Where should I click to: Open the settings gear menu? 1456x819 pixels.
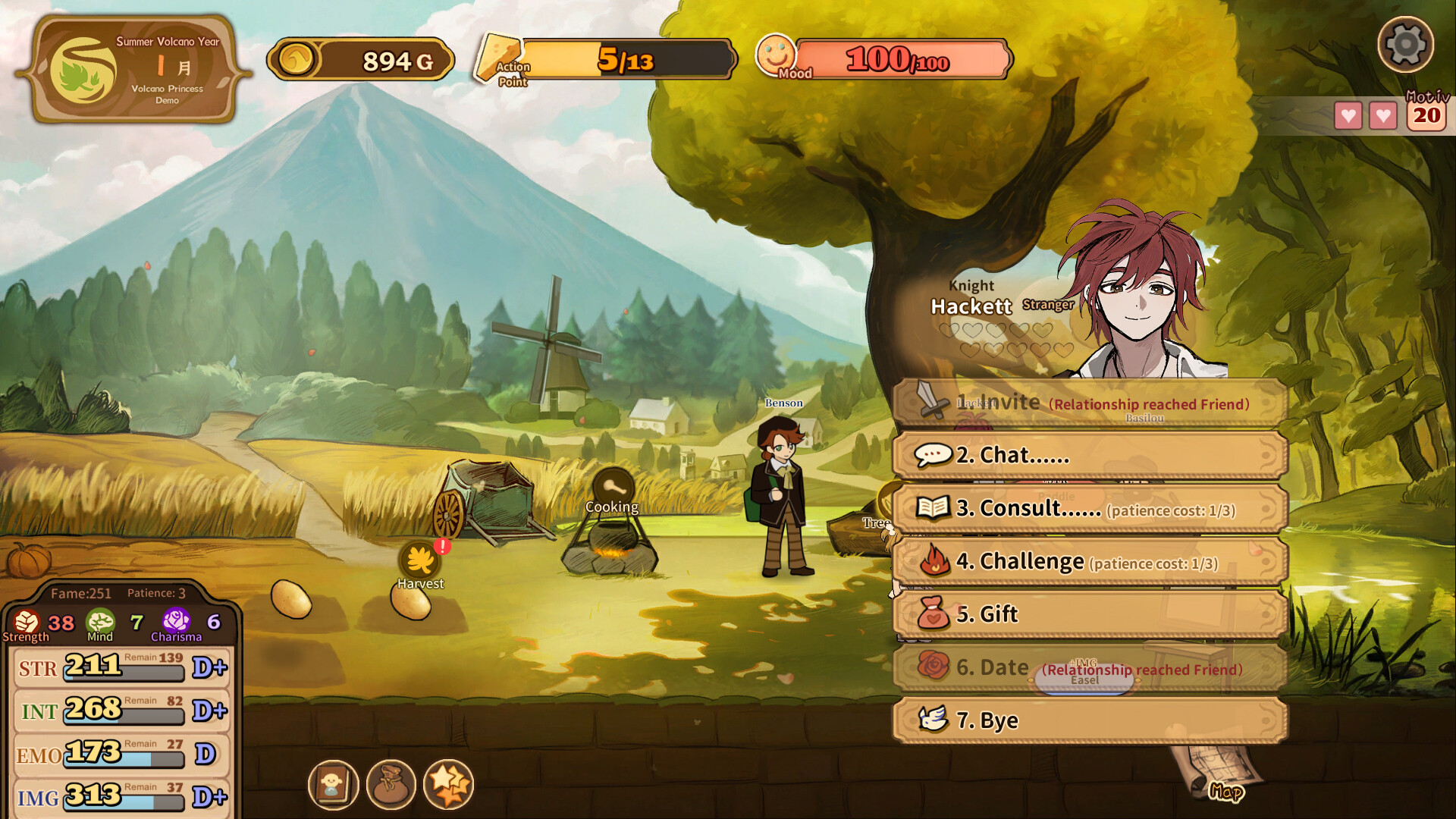tap(1407, 45)
